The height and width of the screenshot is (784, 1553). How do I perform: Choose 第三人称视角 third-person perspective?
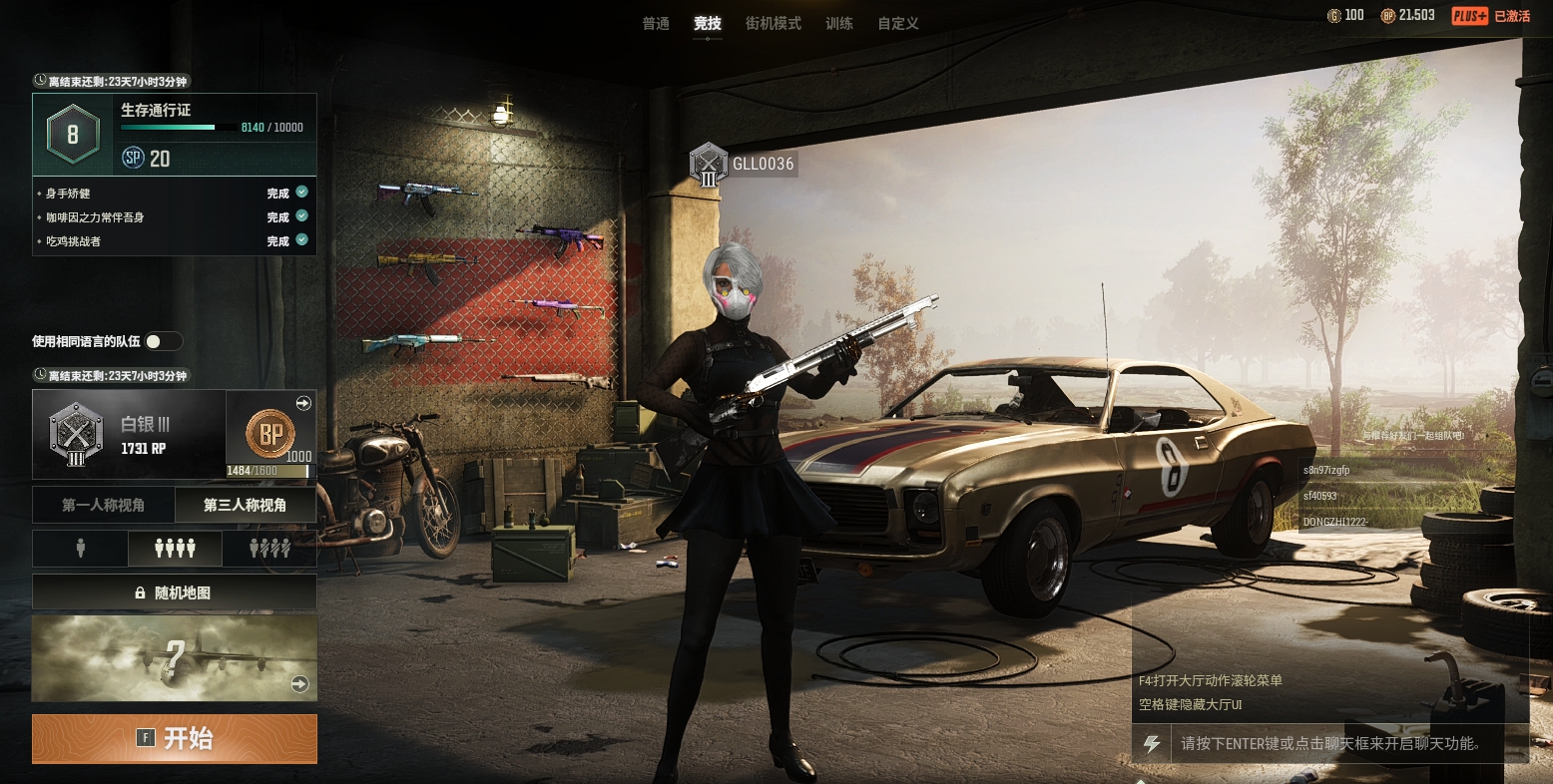click(x=246, y=505)
